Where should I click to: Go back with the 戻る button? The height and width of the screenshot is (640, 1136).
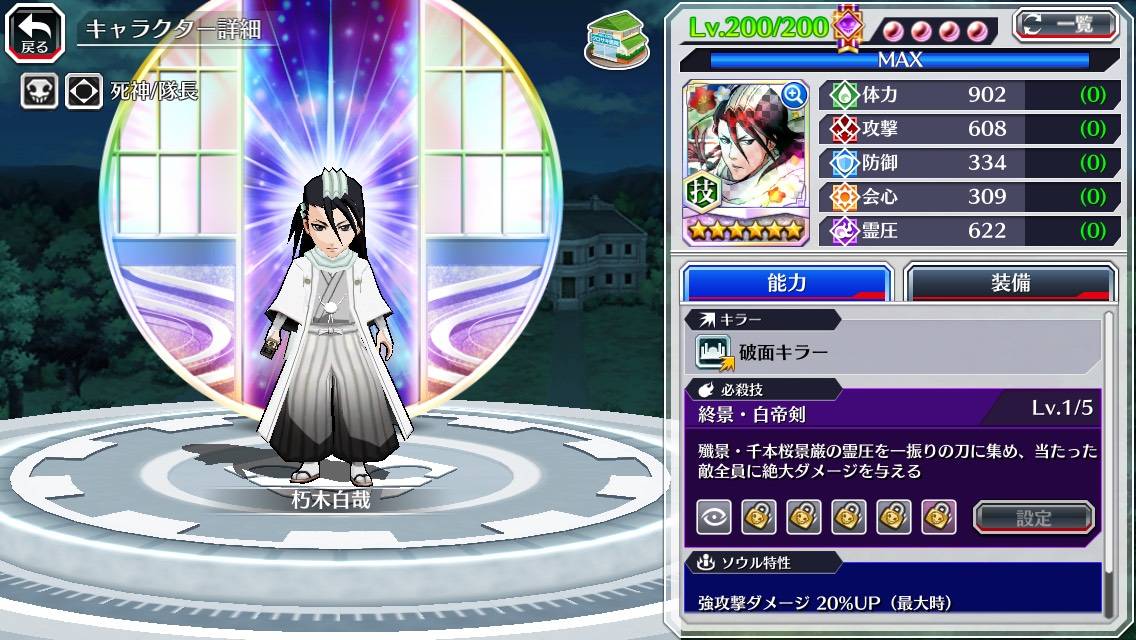pyautogui.click(x=35, y=31)
